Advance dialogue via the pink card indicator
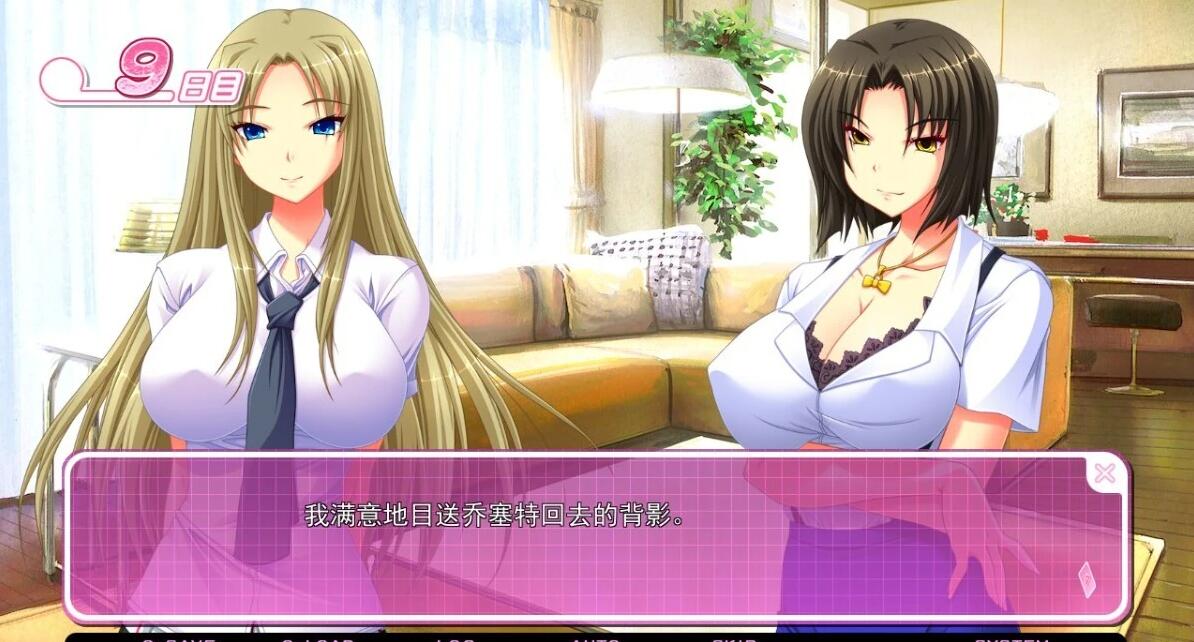Screen dimensions: 1194x642 [1087, 579]
